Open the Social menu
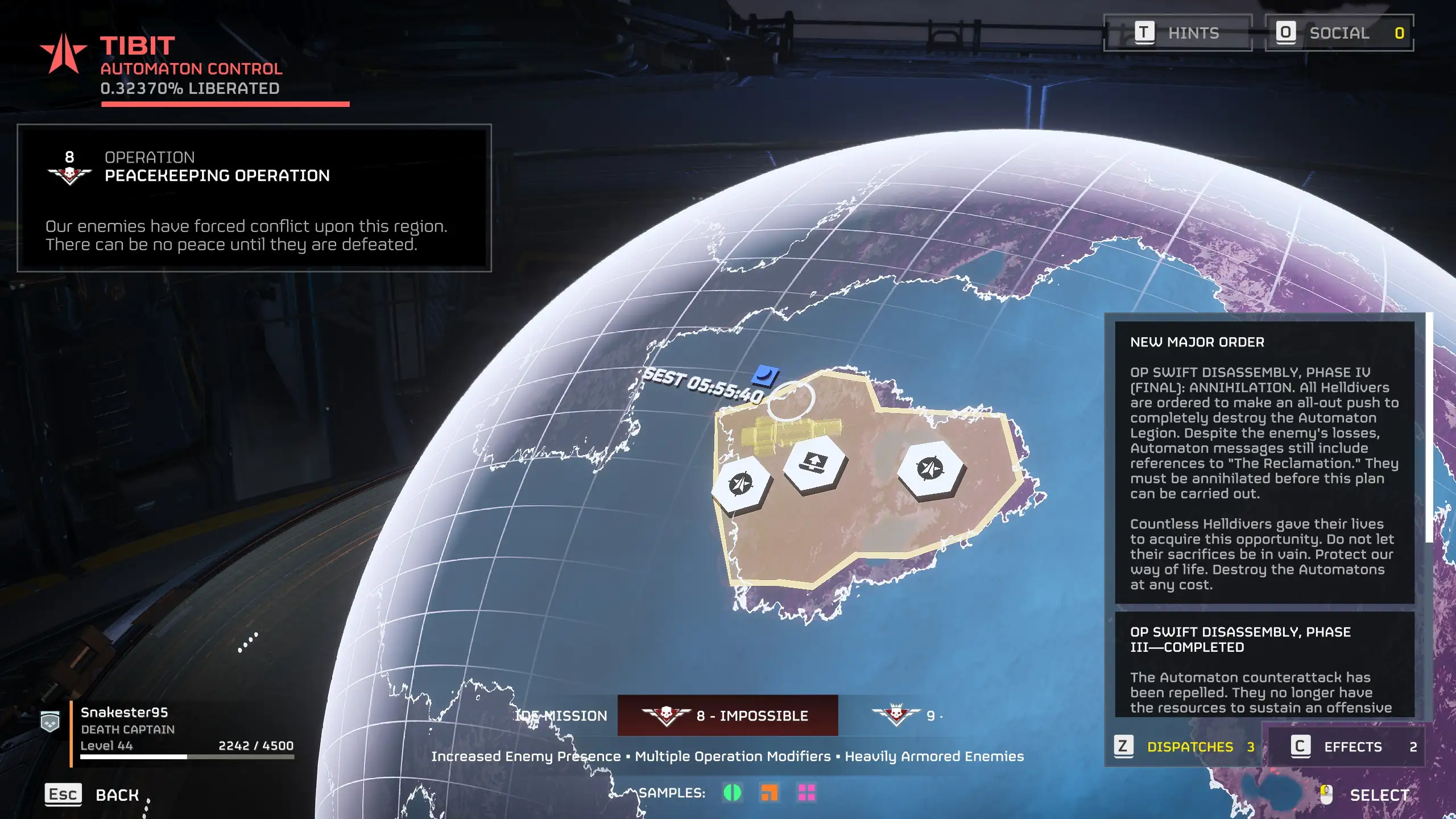 1339,33
